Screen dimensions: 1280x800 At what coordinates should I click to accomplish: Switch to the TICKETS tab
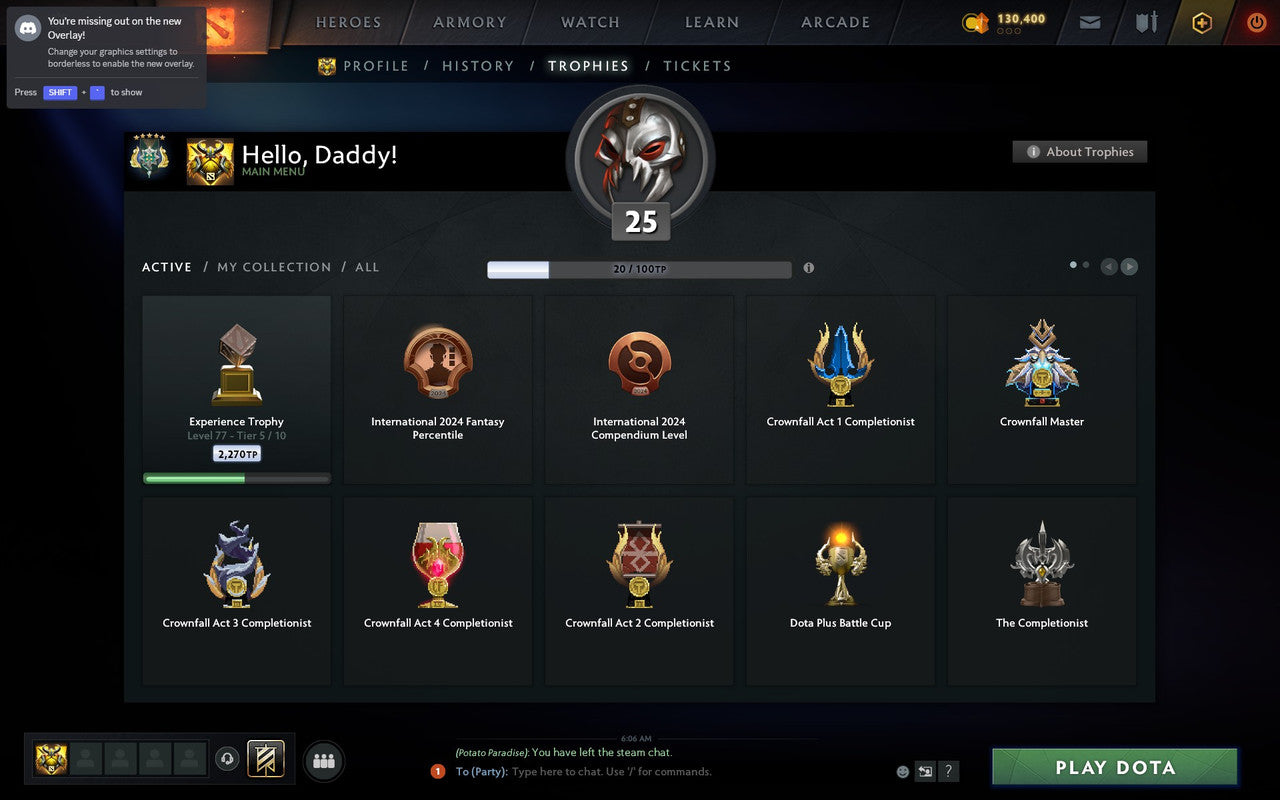pos(697,66)
